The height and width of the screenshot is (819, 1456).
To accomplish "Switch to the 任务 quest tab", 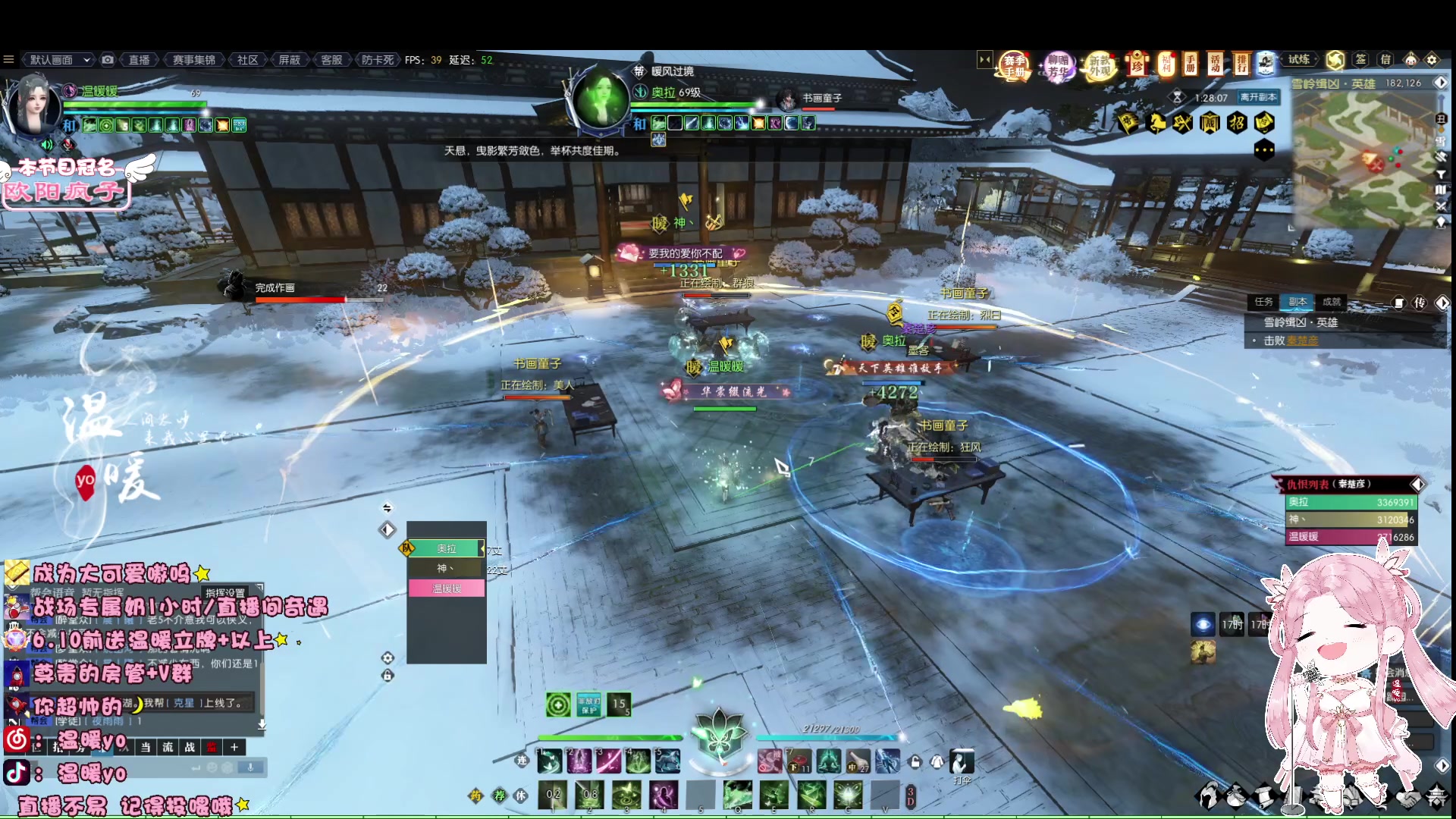I will pyautogui.click(x=1263, y=302).
